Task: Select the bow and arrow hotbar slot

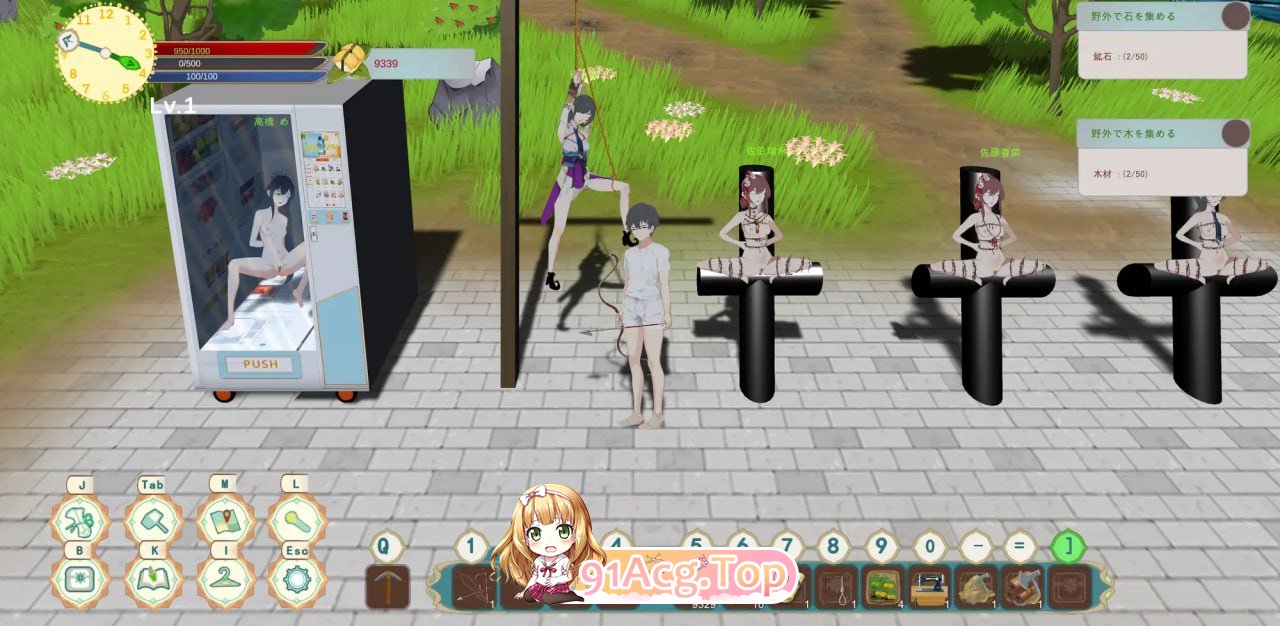Action: click(x=475, y=587)
